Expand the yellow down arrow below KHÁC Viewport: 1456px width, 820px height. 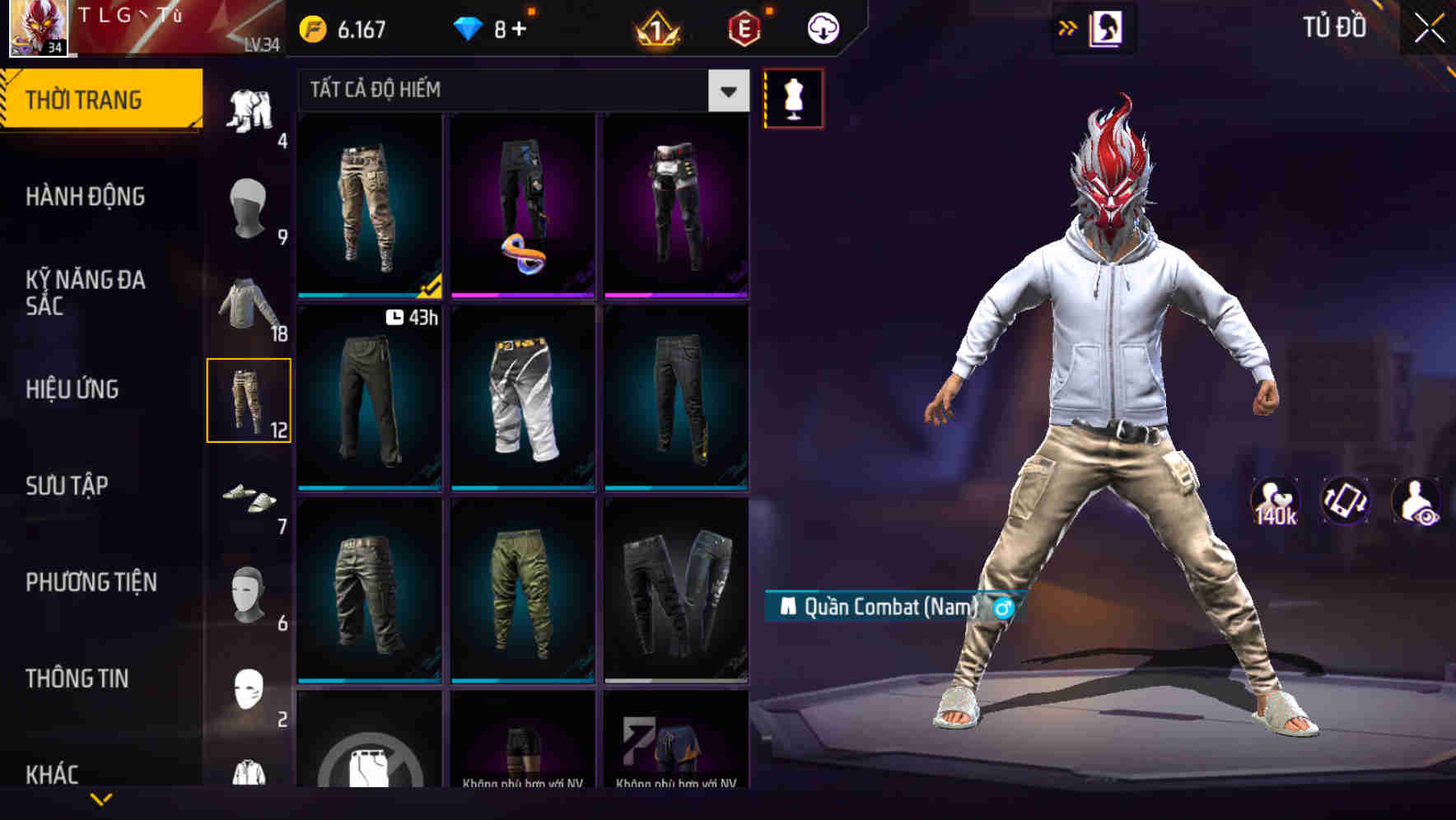click(x=101, y=799)
